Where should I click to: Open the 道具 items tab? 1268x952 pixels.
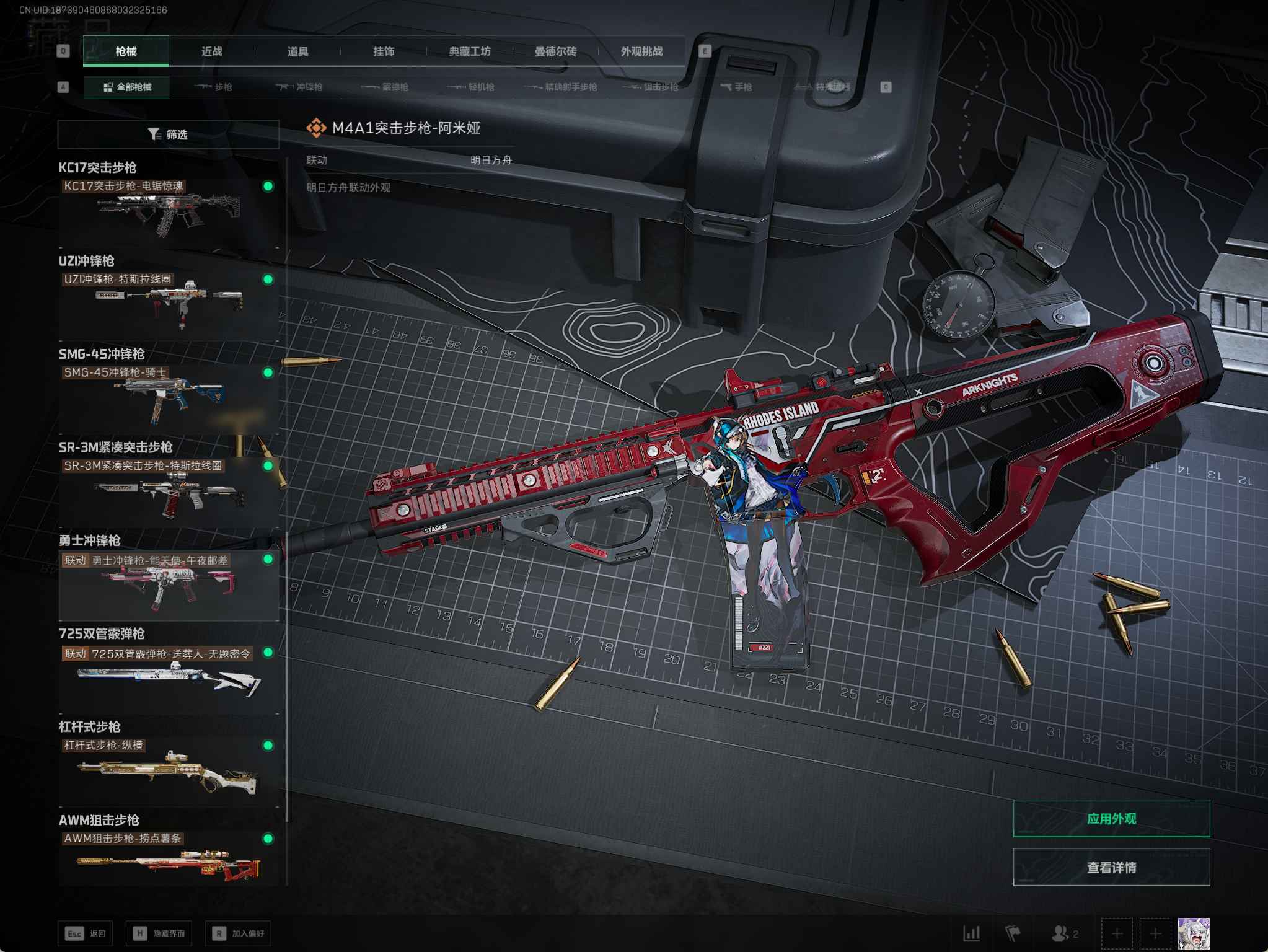click(297, 51)
